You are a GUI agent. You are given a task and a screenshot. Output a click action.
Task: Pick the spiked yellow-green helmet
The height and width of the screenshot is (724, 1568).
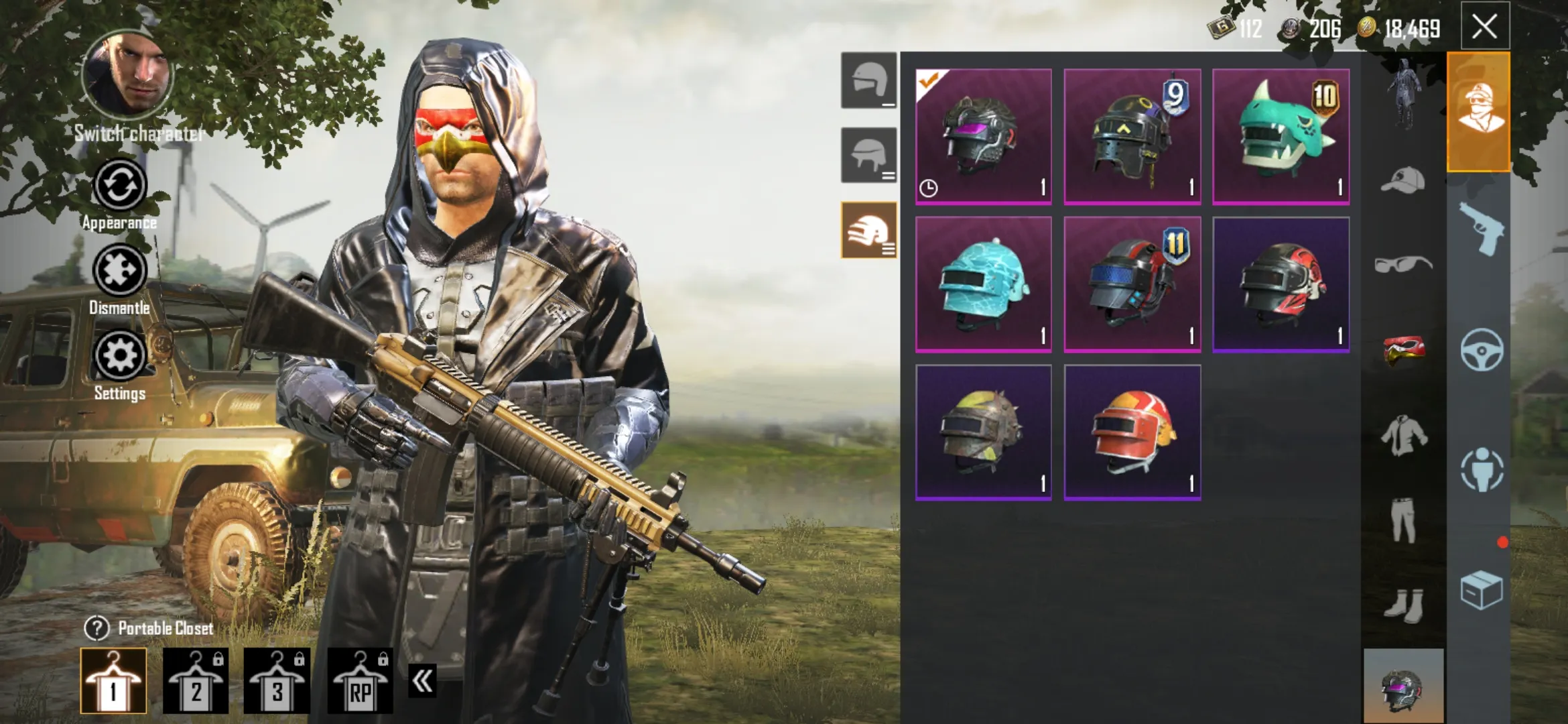983,432
